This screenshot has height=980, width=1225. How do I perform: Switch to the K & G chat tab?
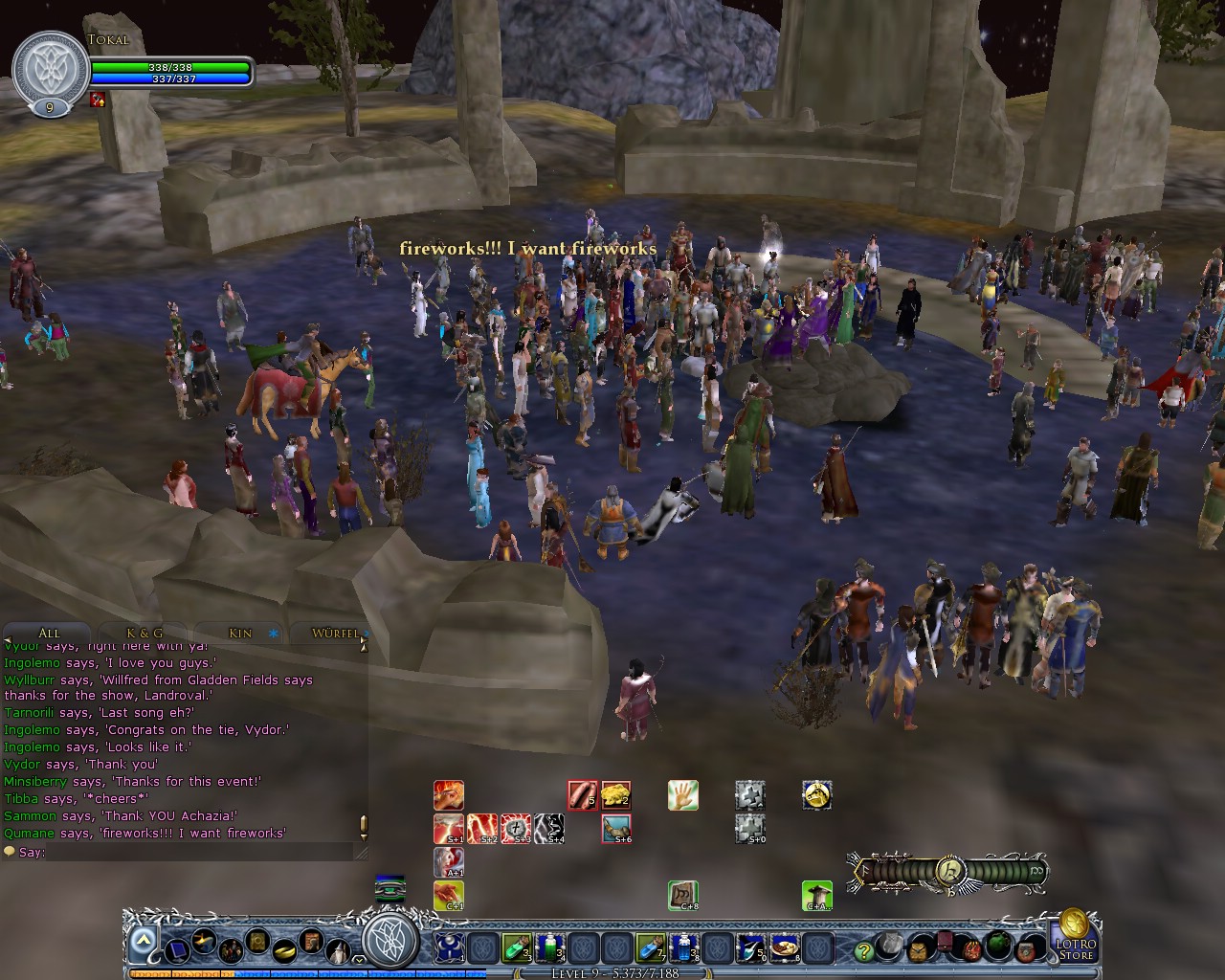(145, 633)
